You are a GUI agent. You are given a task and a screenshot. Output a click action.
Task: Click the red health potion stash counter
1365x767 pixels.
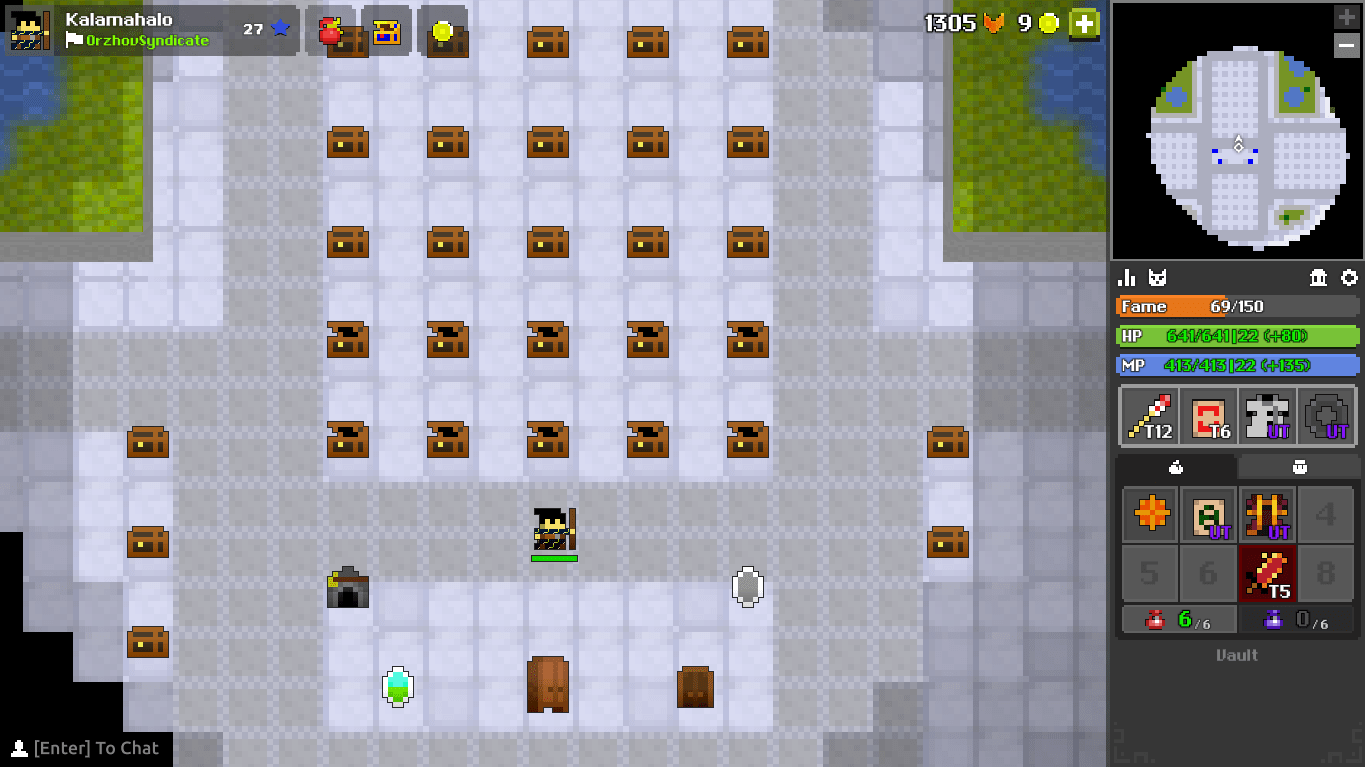1177,620
